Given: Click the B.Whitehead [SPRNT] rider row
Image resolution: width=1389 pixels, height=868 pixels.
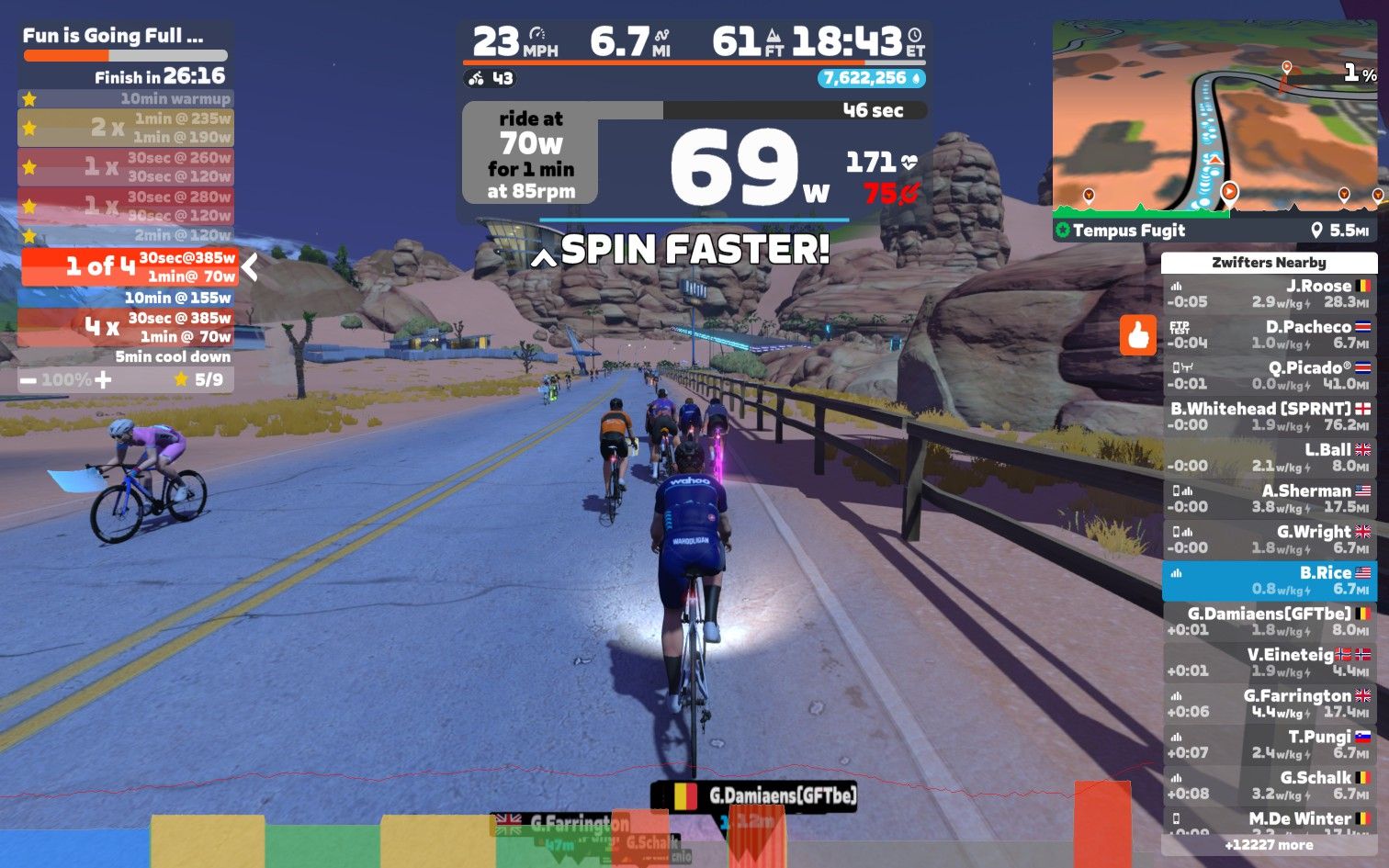Looking at the screenshot, I should pyautogui.click(x=1269, y=416).
